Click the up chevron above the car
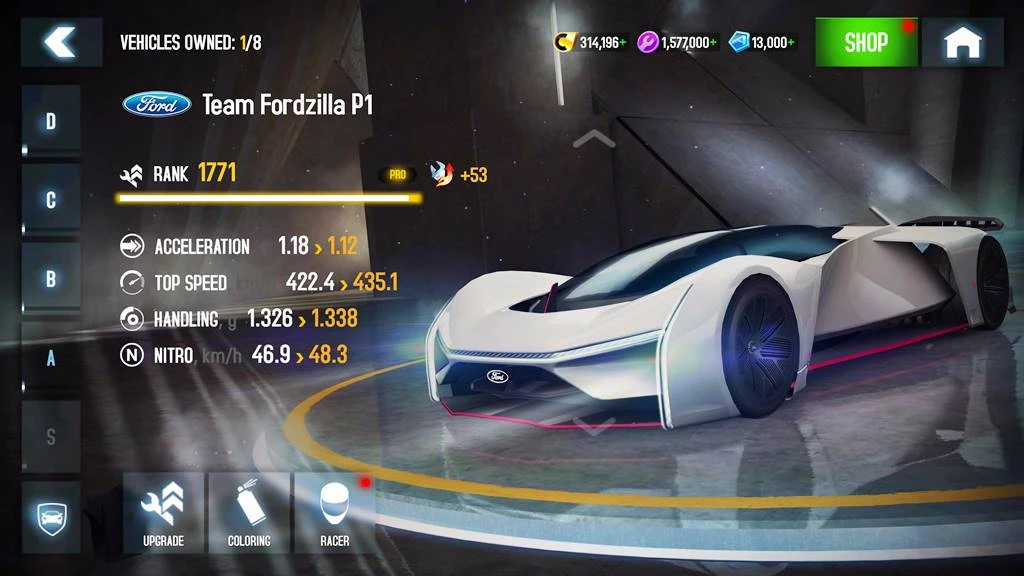1024x576 pixels. [x=594, y=138]
